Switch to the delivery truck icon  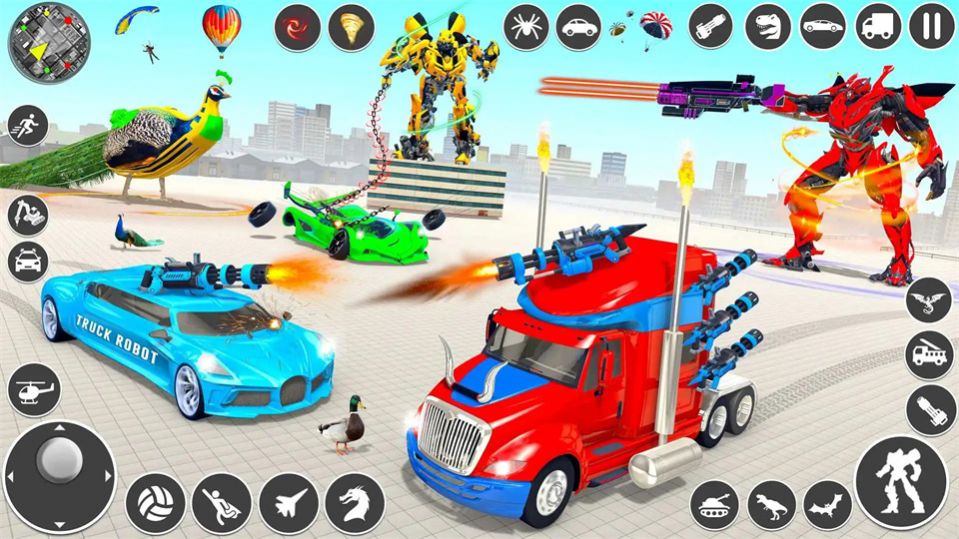click(879, 26)
